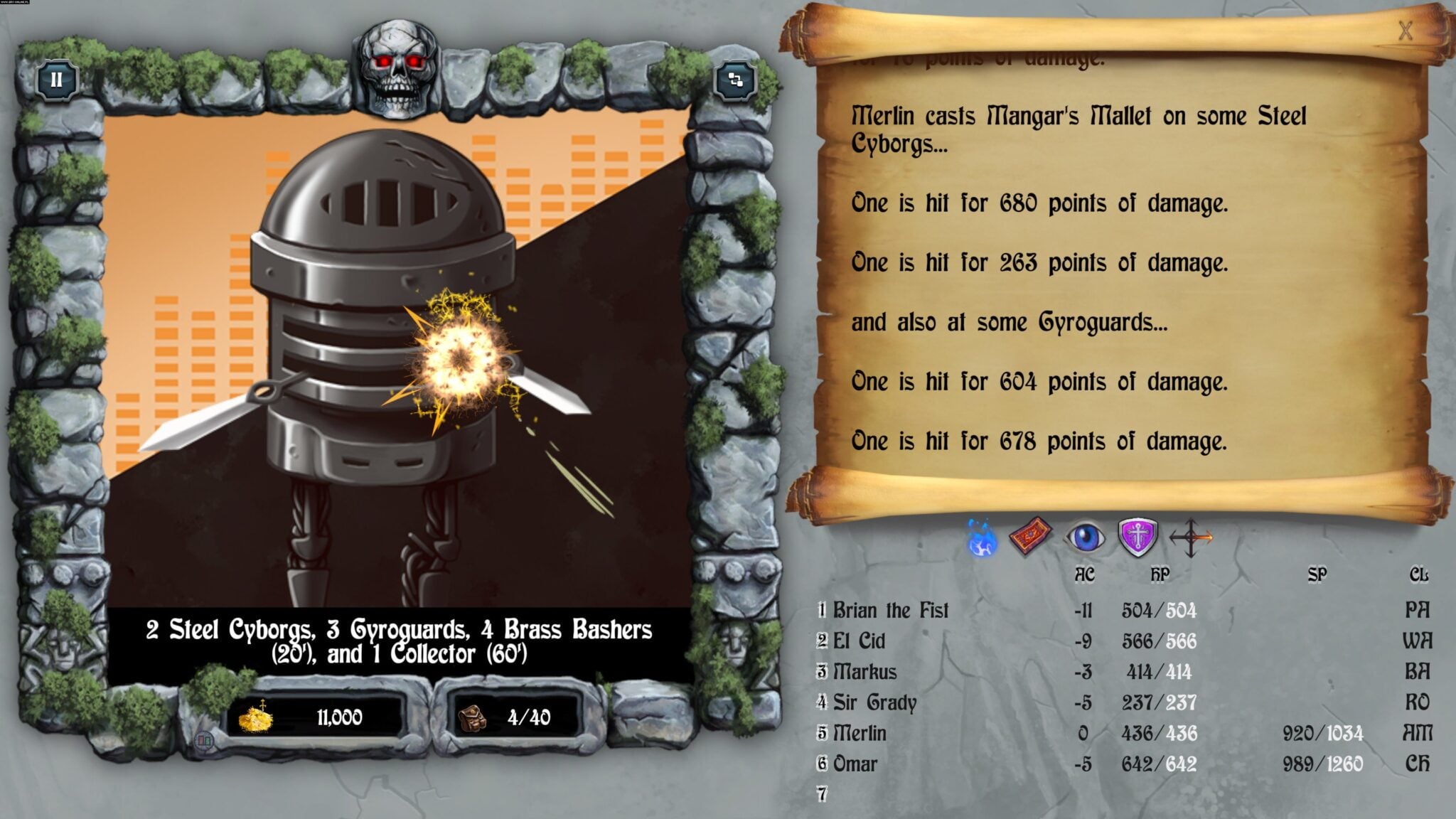Select the blue eye status icon

pos(1085,537)
